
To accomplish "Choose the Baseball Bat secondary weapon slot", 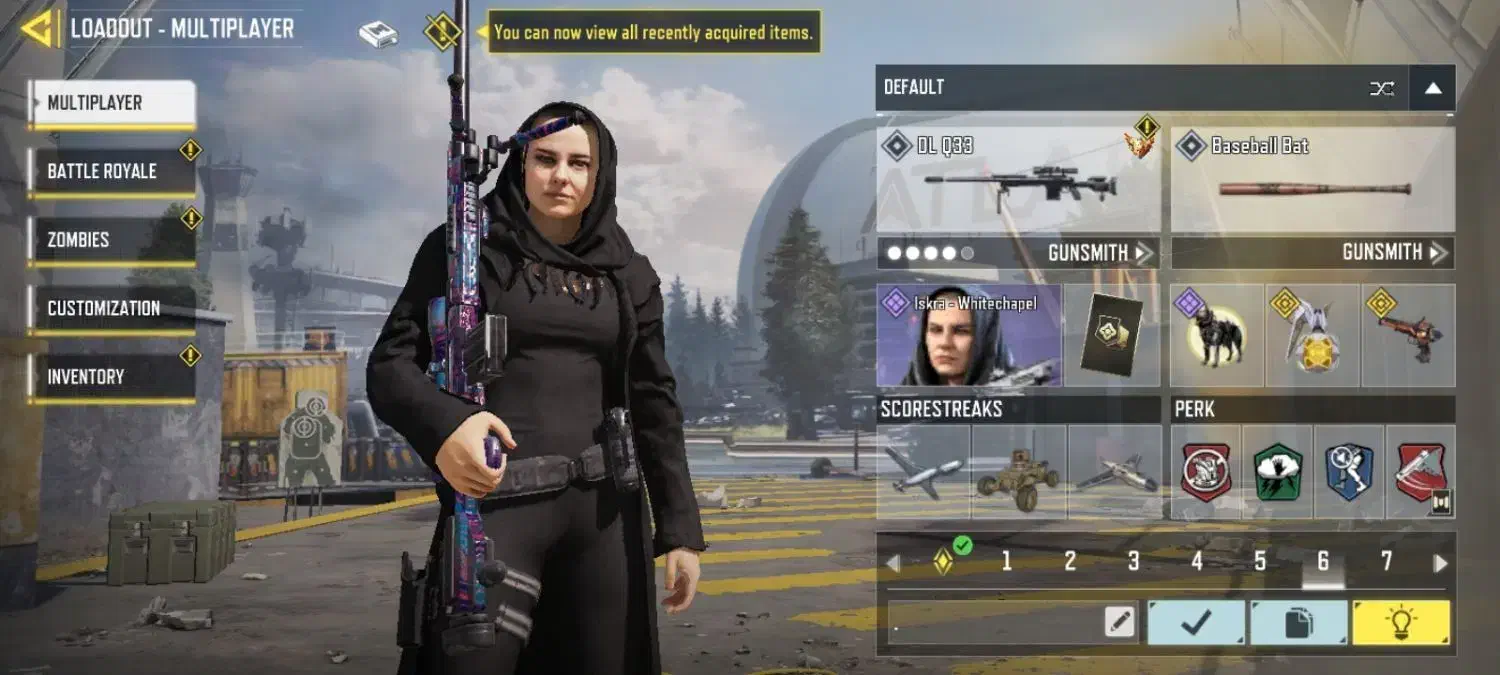I will click(x=1312, y=181).
